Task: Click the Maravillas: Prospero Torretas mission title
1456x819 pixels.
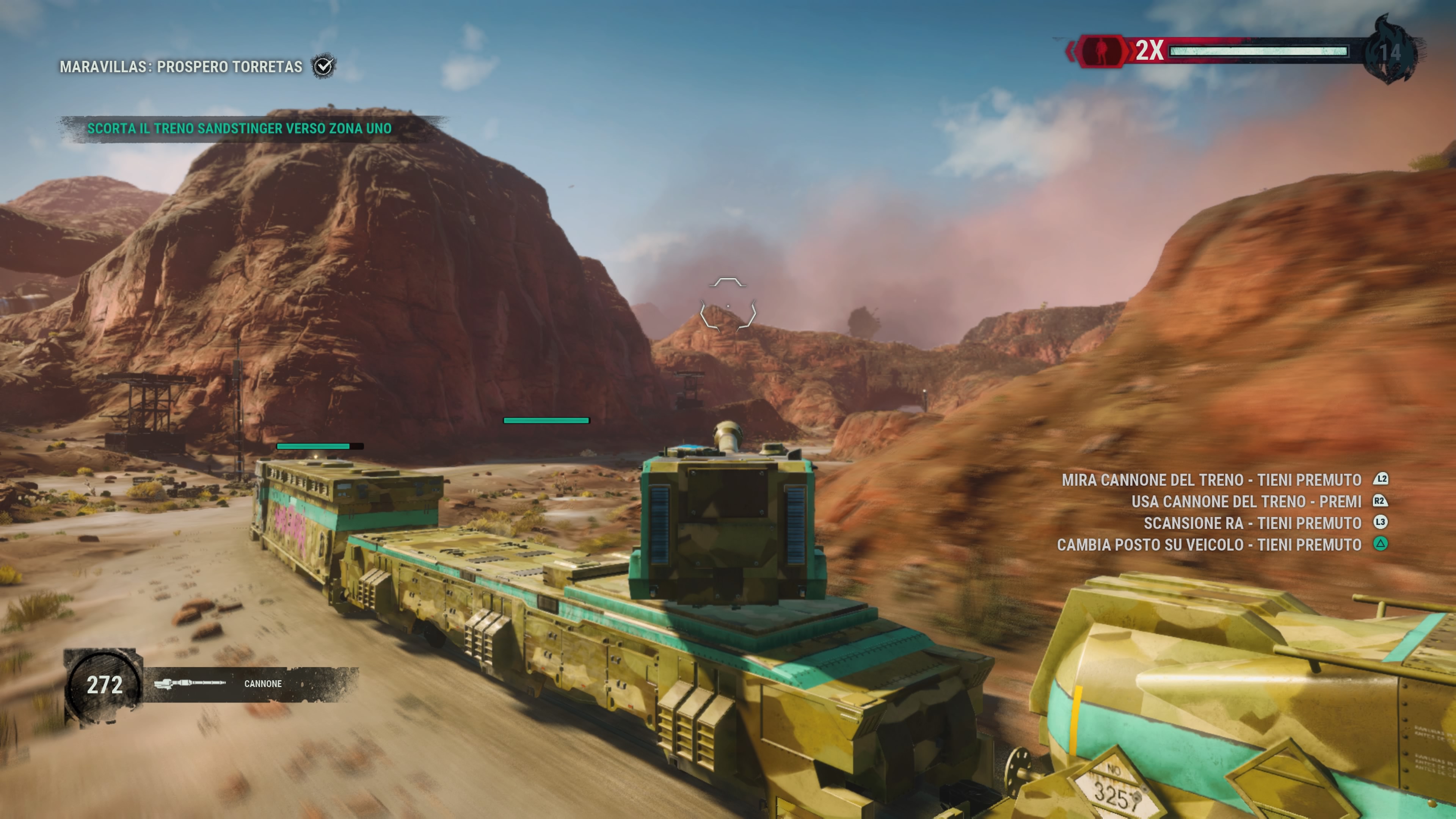Action: coord(181,67)
